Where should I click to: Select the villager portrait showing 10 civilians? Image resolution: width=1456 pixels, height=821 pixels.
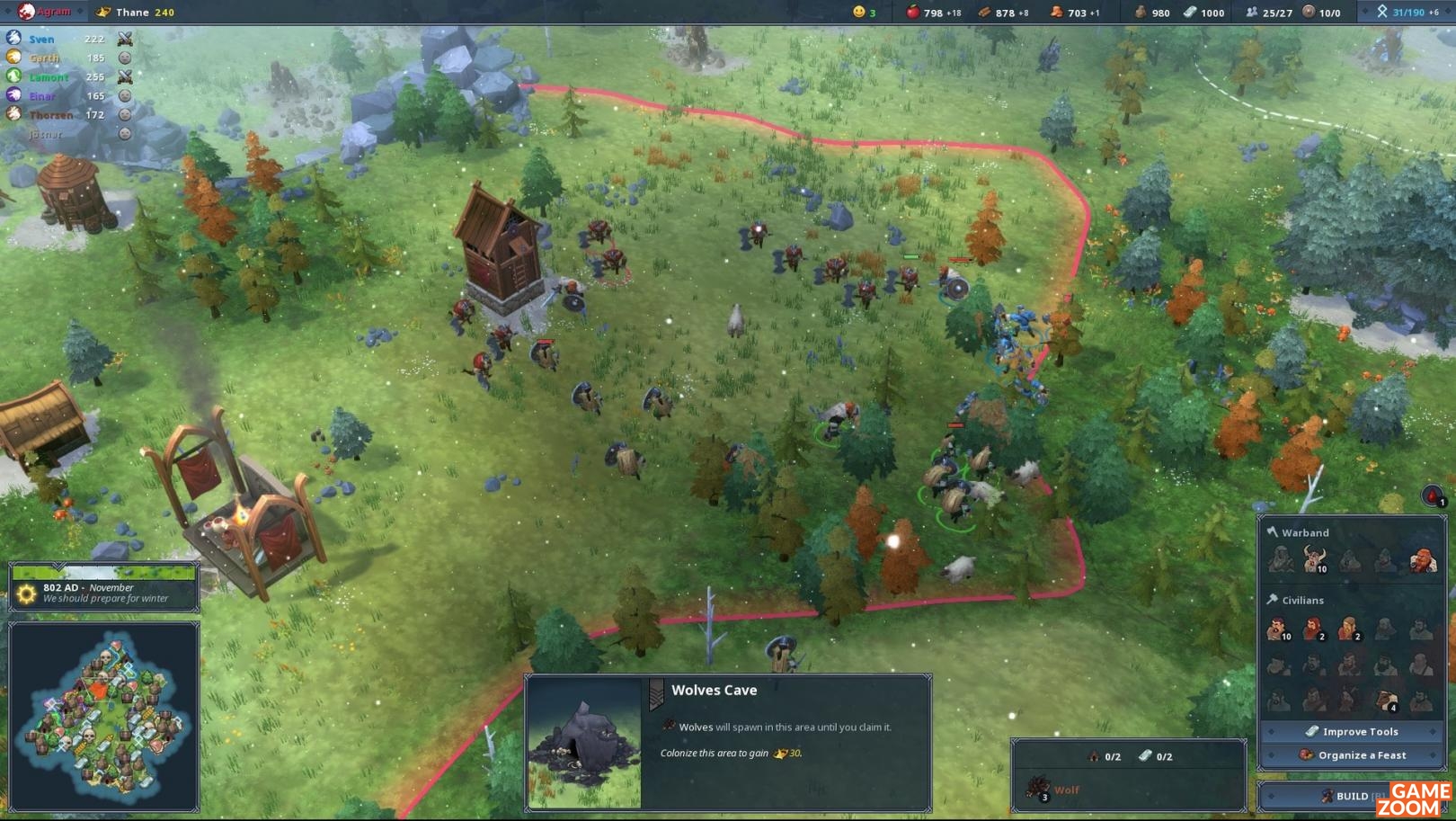1278,629
